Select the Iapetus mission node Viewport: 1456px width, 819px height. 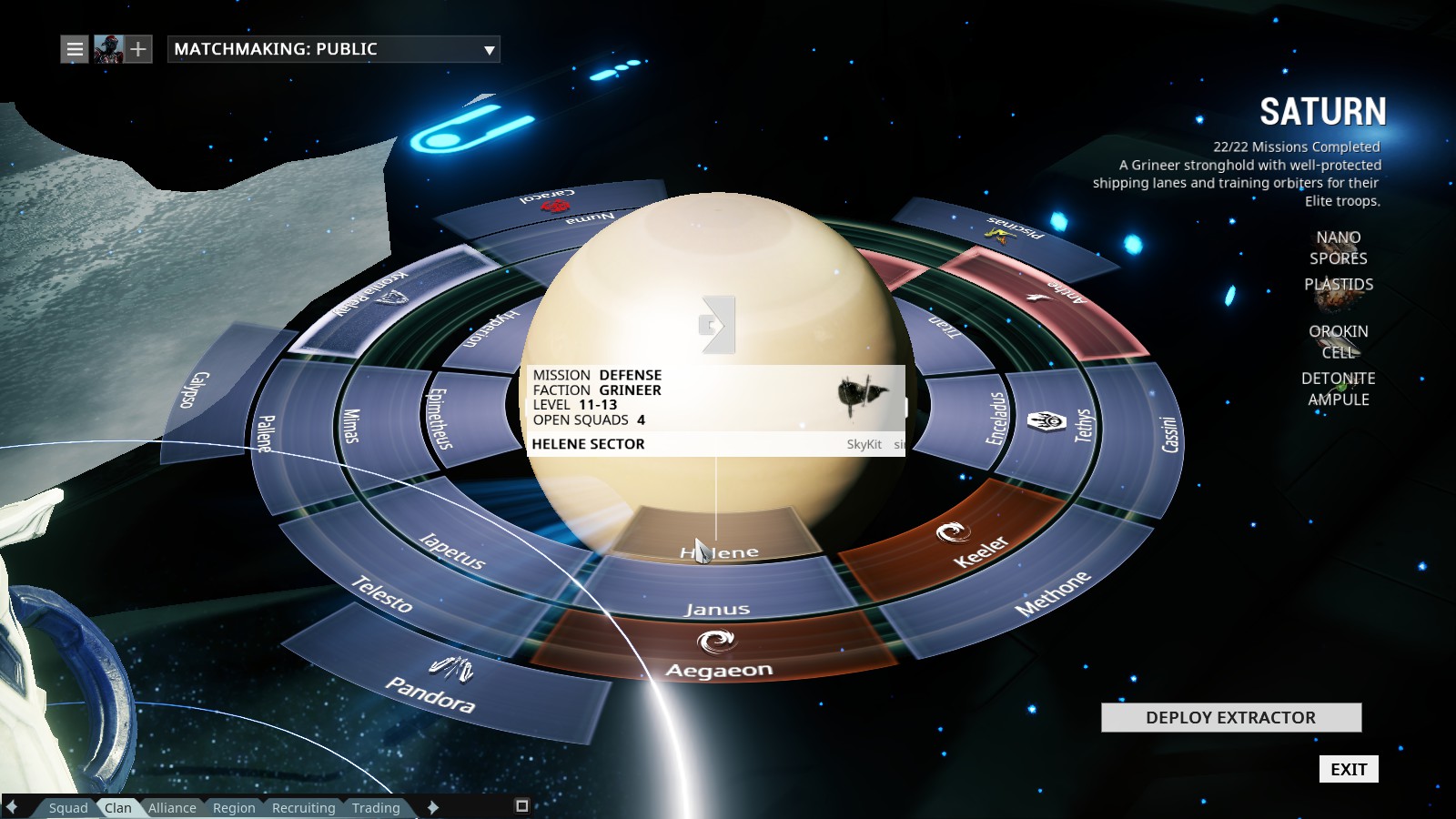coord(452,549)
